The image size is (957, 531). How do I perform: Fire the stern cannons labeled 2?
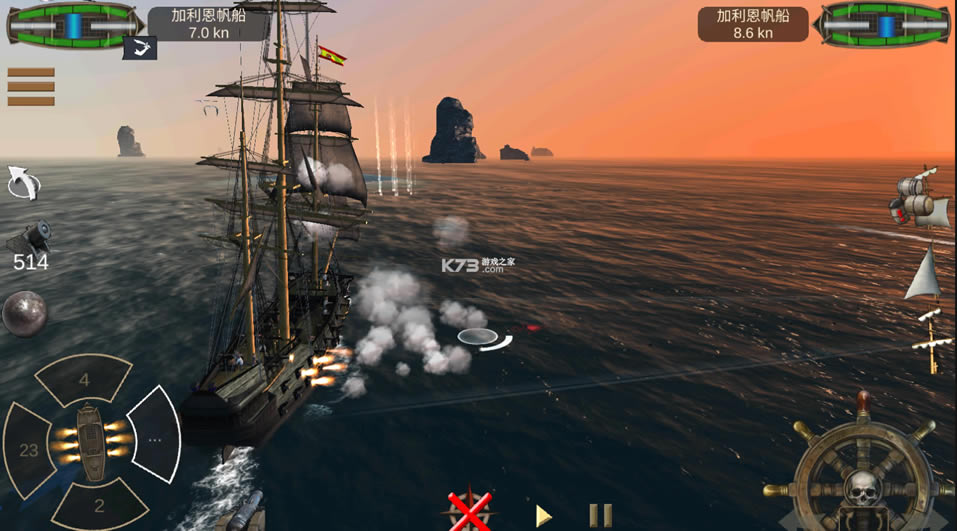point(98,504)
